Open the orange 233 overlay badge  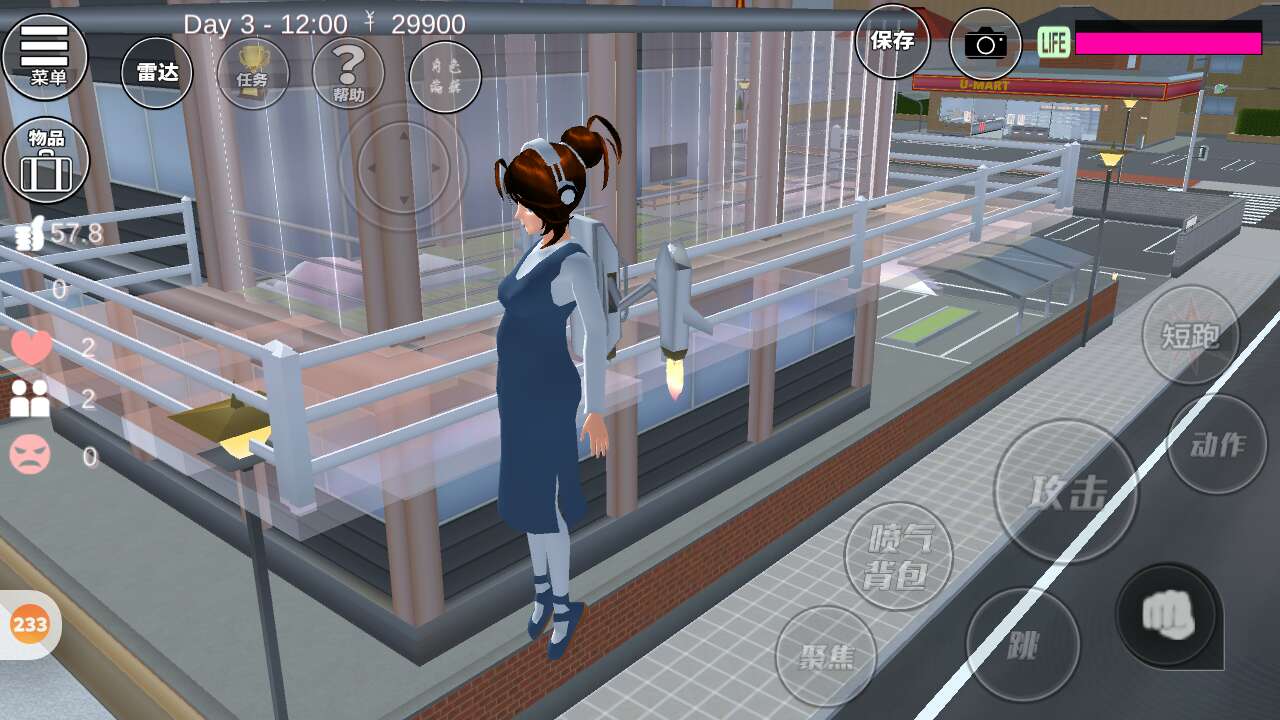[30, 625]
